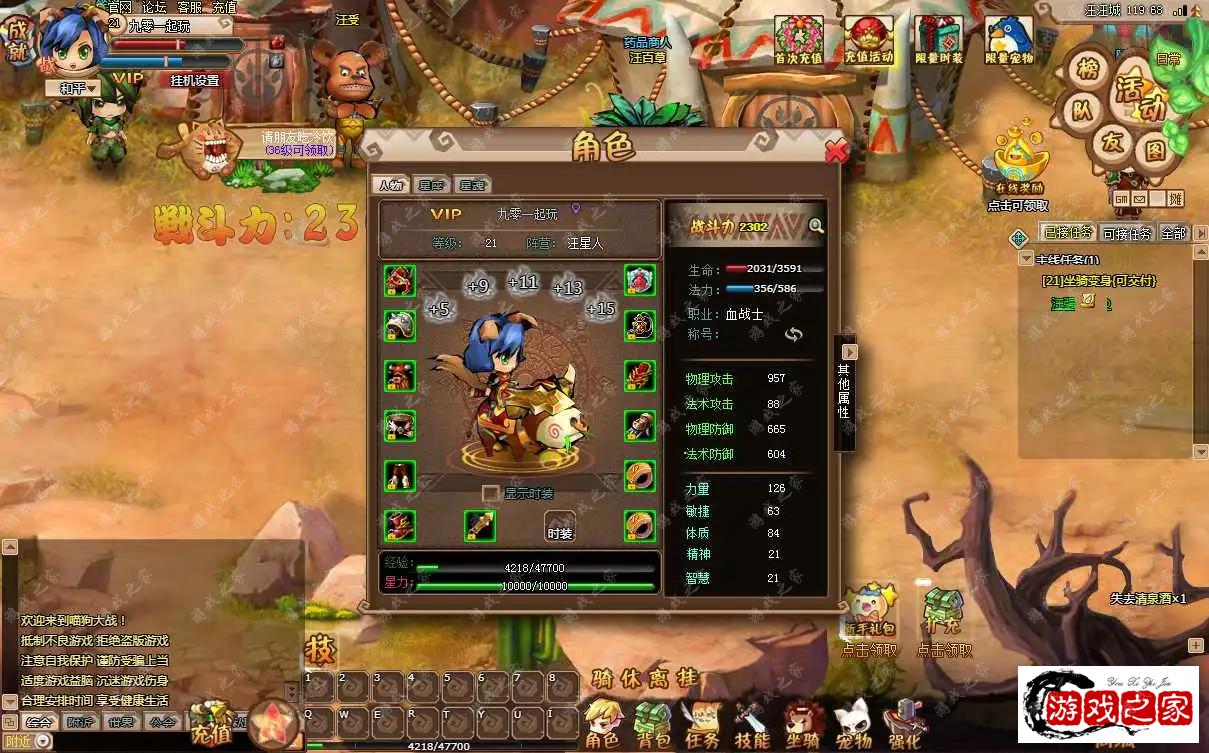Switch to the 可接任务 quest tab
Viewport: 1209px width, 753px height.
click(1128, 233)
